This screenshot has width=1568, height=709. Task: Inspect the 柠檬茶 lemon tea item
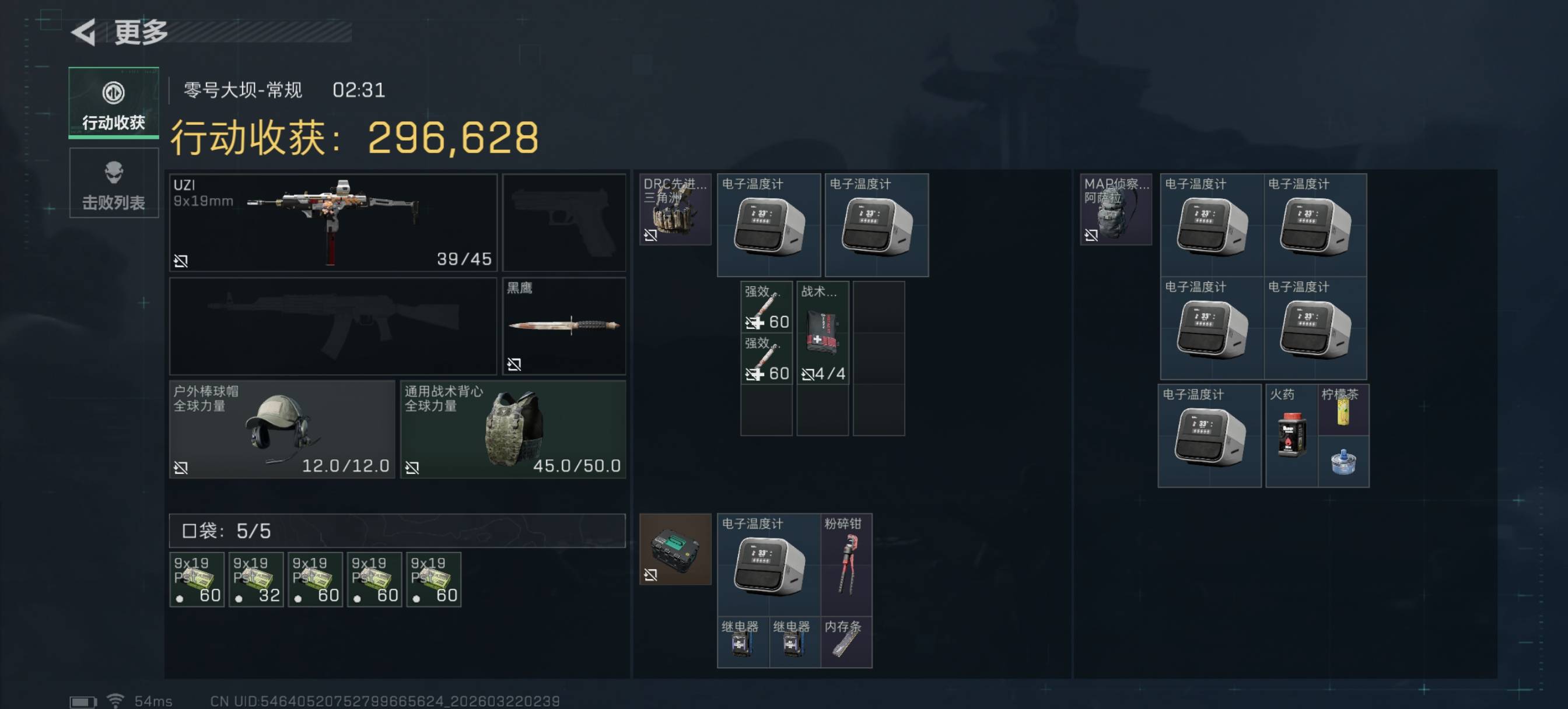point(1343,409)
